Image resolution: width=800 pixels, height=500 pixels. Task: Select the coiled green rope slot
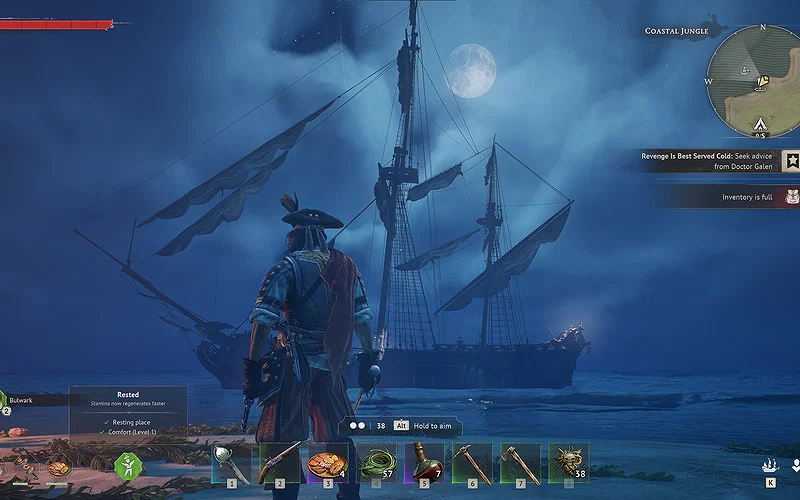(x=375, y=463)
